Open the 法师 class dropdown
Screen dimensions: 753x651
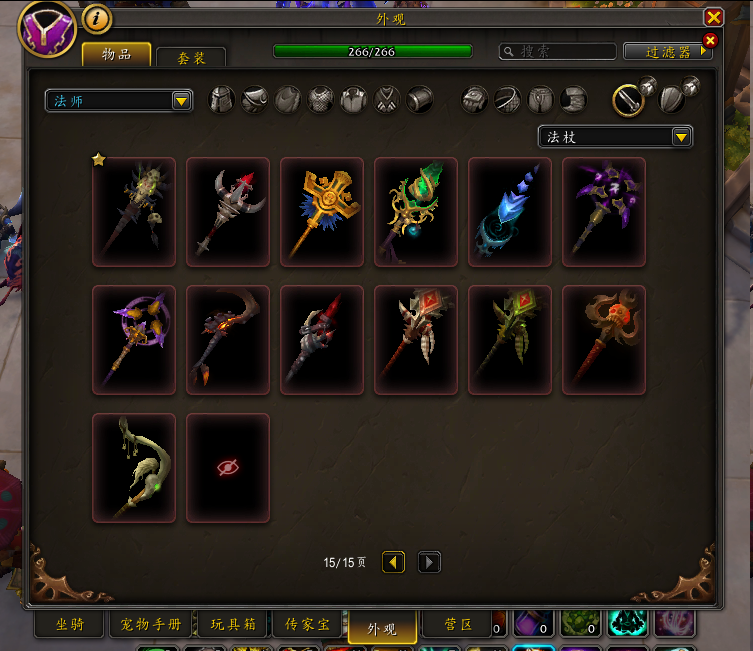119,101
